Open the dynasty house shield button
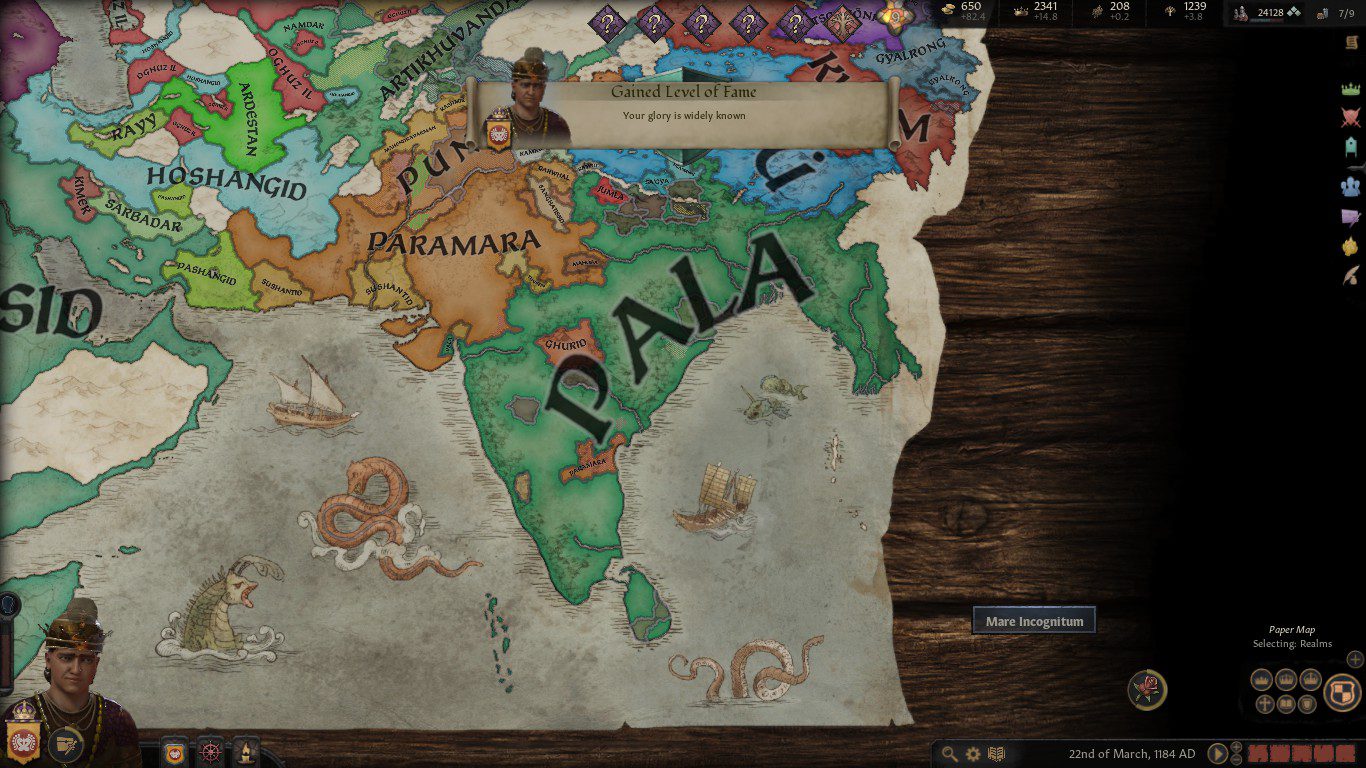 click(175, 751)
